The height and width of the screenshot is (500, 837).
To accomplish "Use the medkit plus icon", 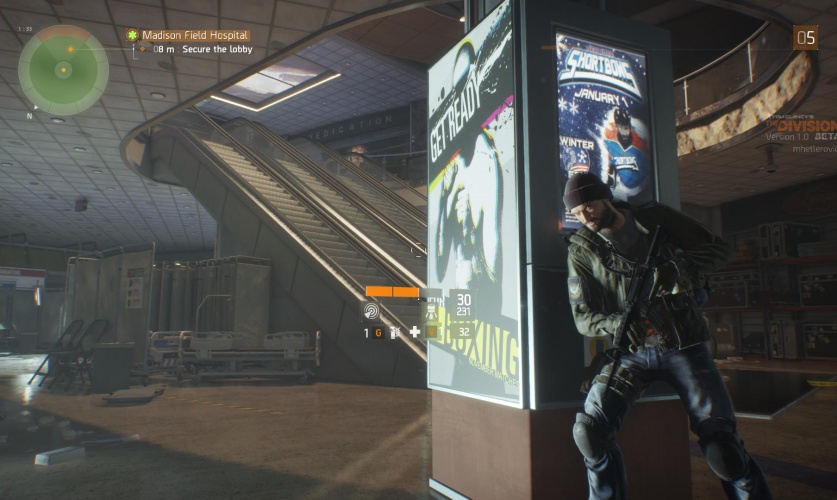I will pos(414,331).
